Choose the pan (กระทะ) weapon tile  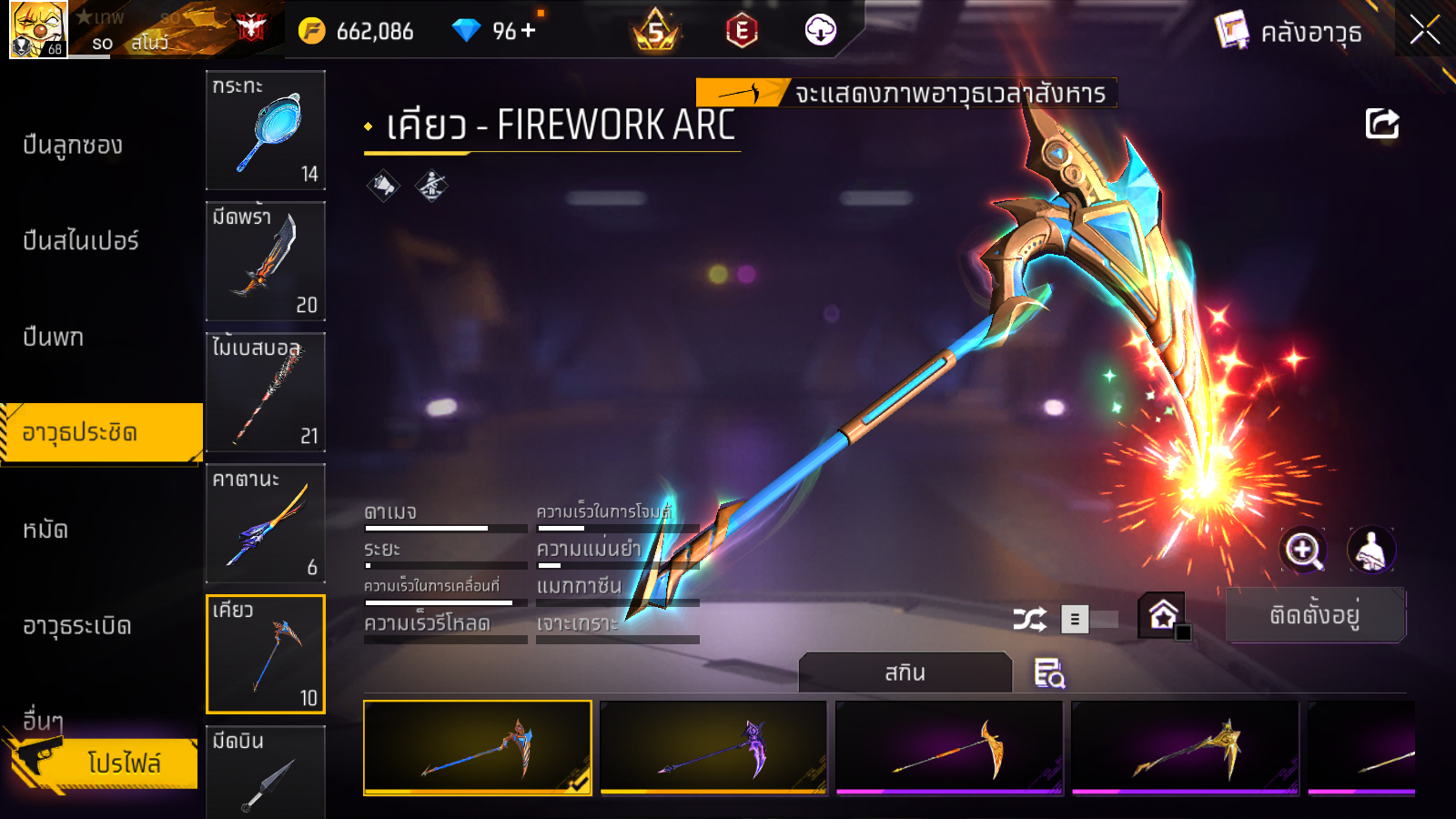(266, 130)
